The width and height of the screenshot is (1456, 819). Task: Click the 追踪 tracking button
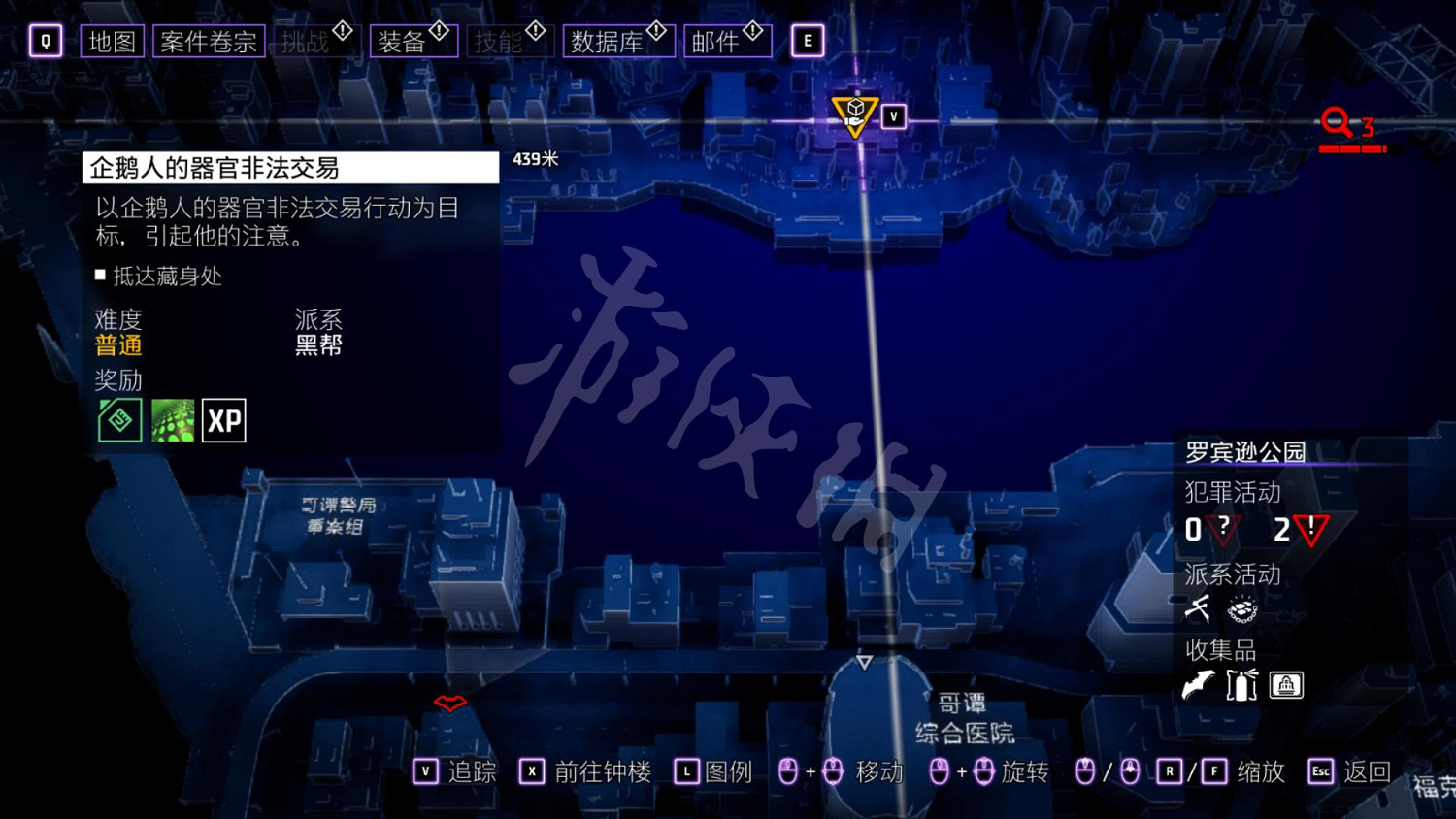click(457, 771)
